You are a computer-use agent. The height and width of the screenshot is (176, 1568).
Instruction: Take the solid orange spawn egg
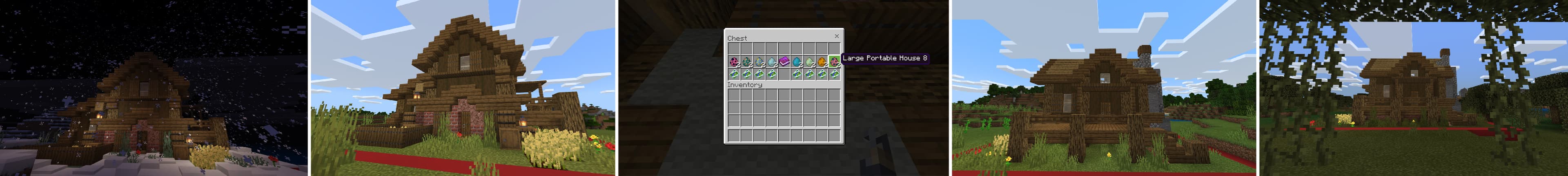tap(822, 61)
